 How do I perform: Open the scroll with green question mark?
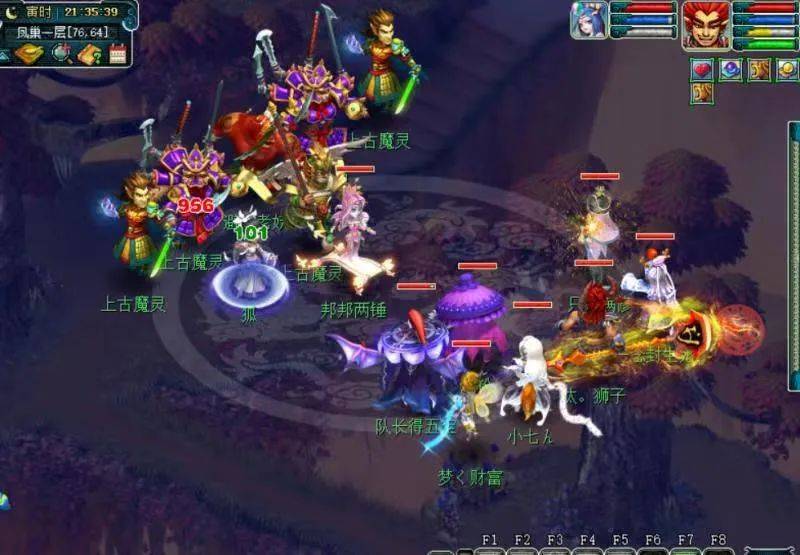(90, 53)
